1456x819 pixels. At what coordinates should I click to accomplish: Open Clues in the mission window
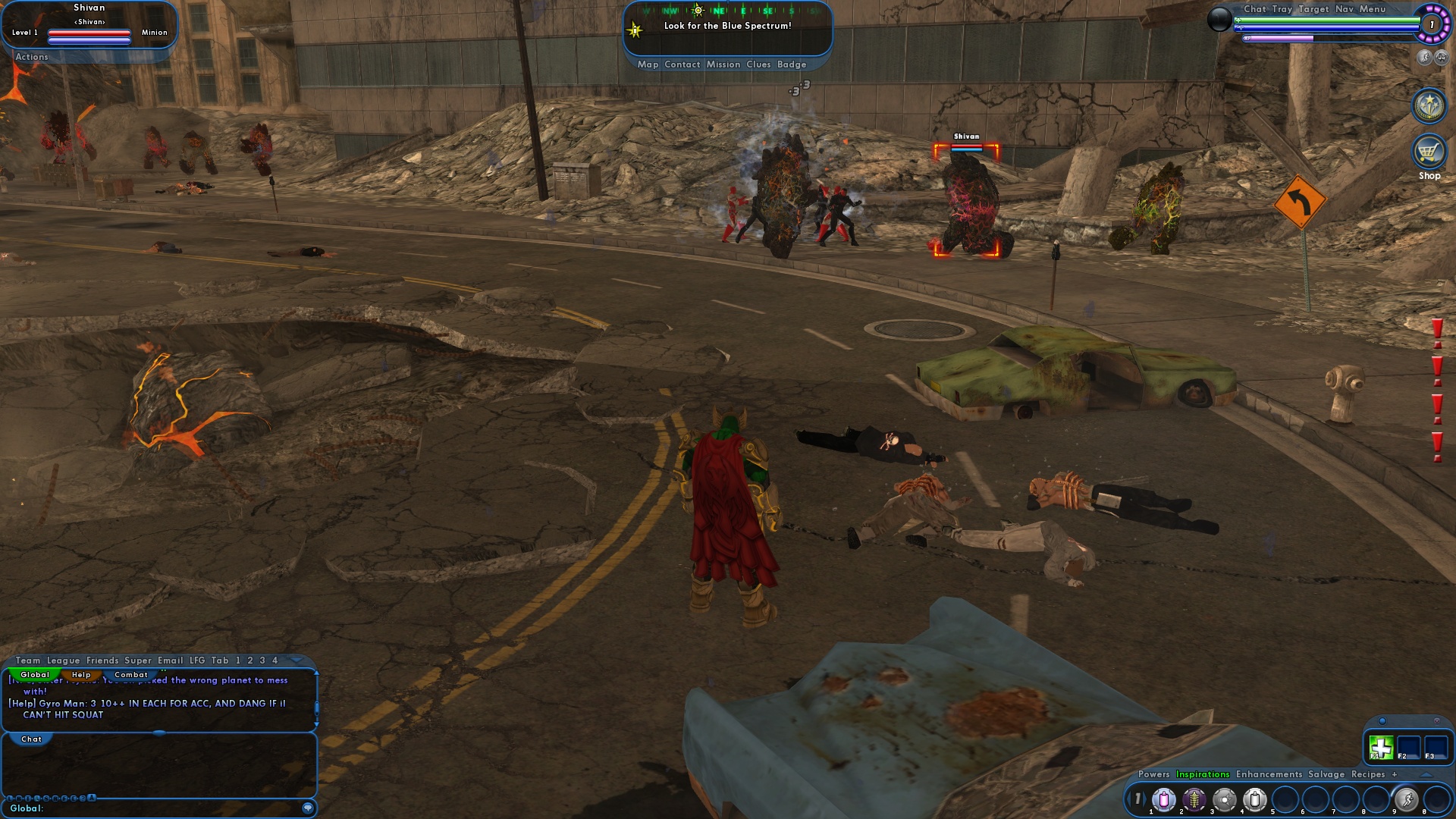[x=758, y=64]
